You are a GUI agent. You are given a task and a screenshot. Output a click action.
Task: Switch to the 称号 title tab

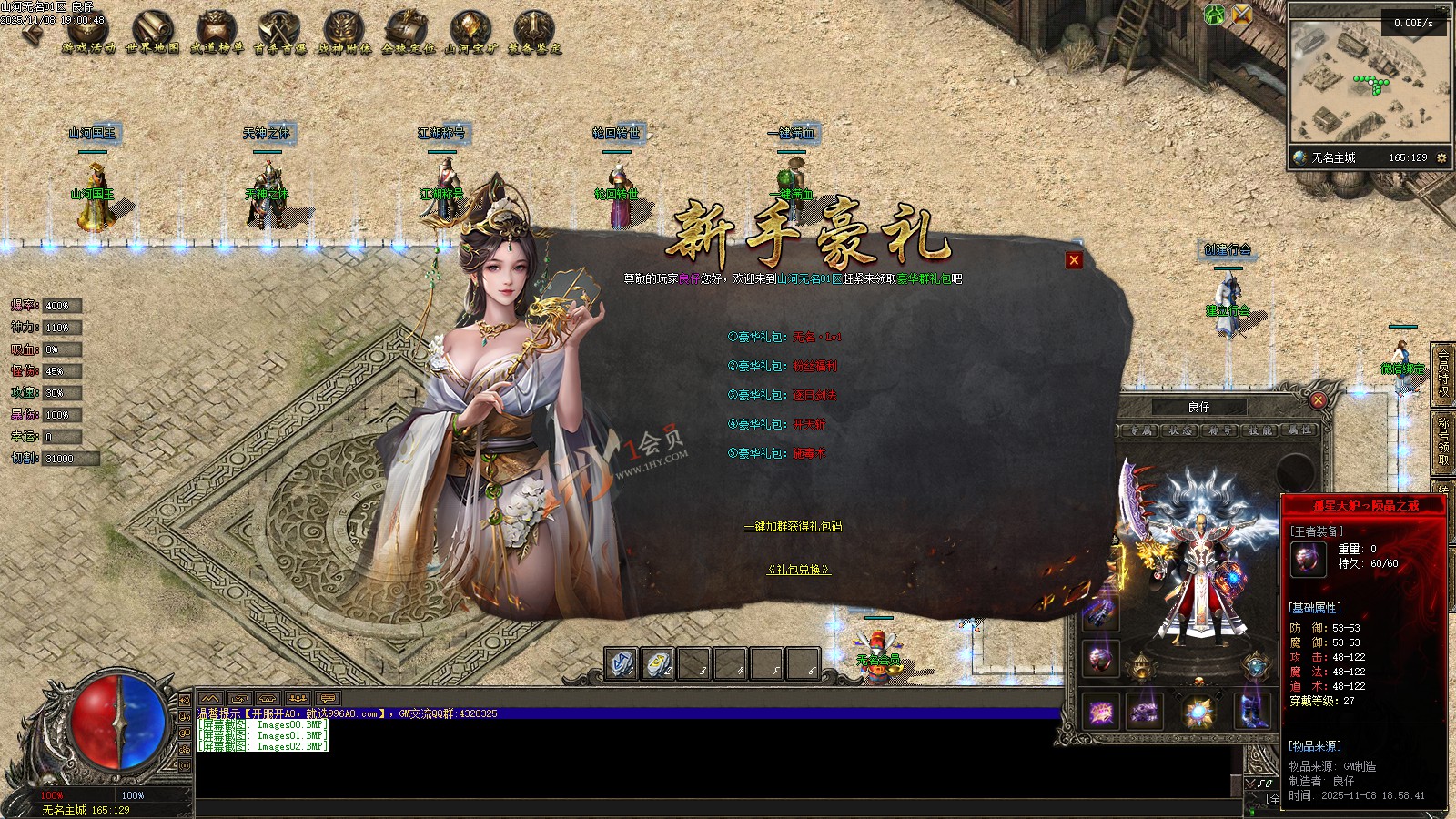coord(1220,430)
